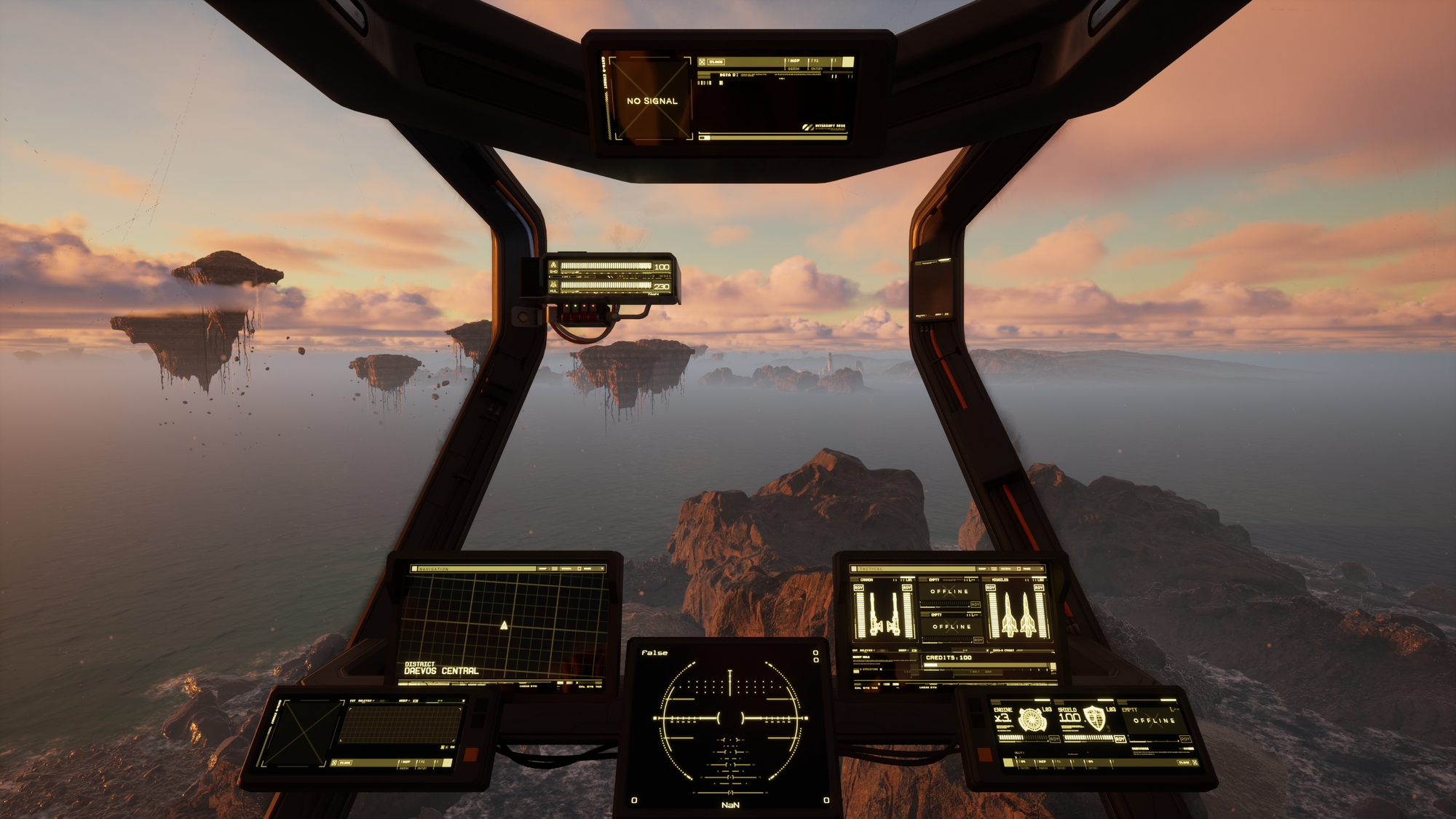Click the triangle SHD indicator on gauge panel
This screenshot has width=1456, height=819.
pyautogui.click(x=553, y=265)
